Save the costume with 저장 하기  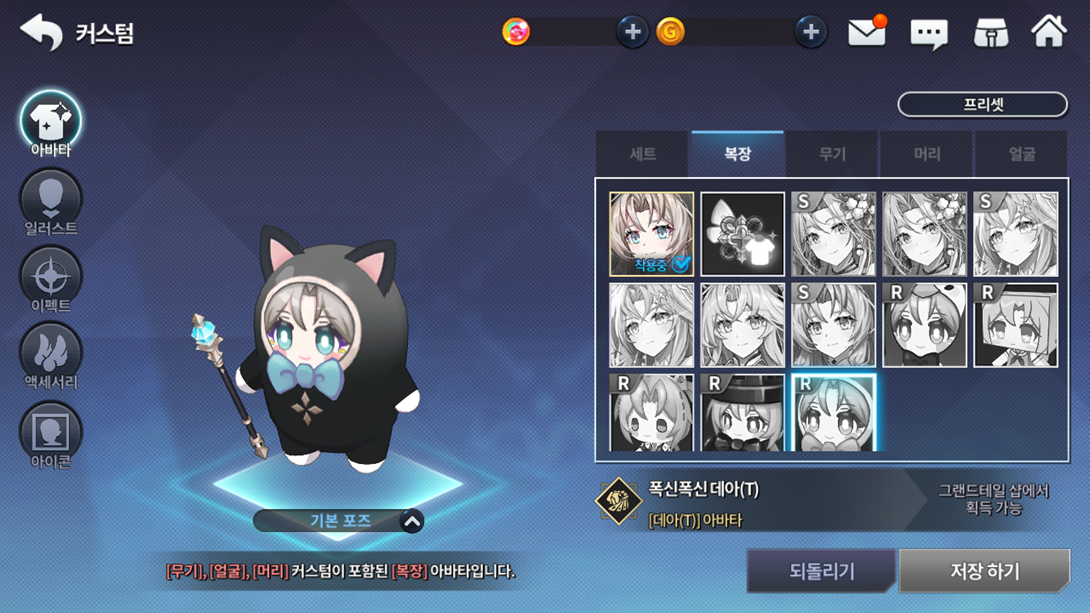pyautogui.click(x=984, y=571)
